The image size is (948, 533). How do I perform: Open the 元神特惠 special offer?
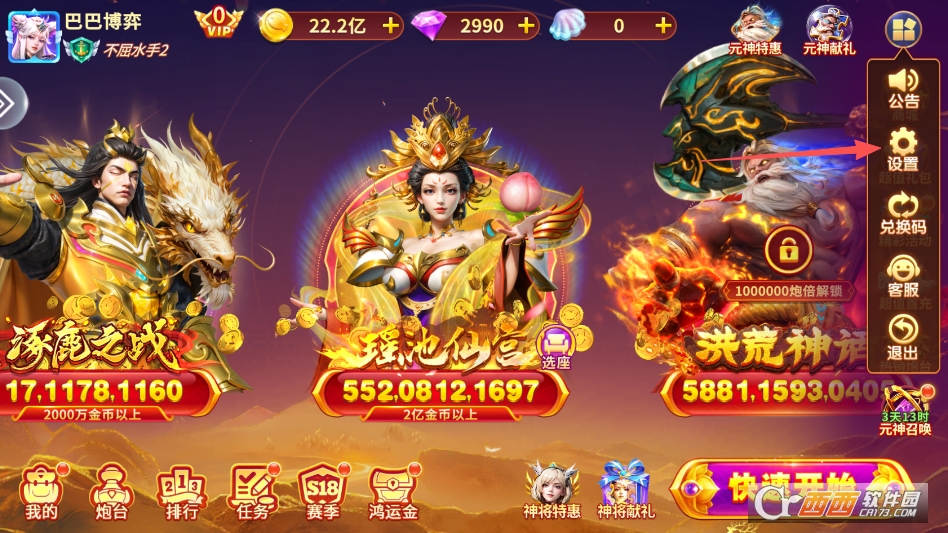click(755, 30)
